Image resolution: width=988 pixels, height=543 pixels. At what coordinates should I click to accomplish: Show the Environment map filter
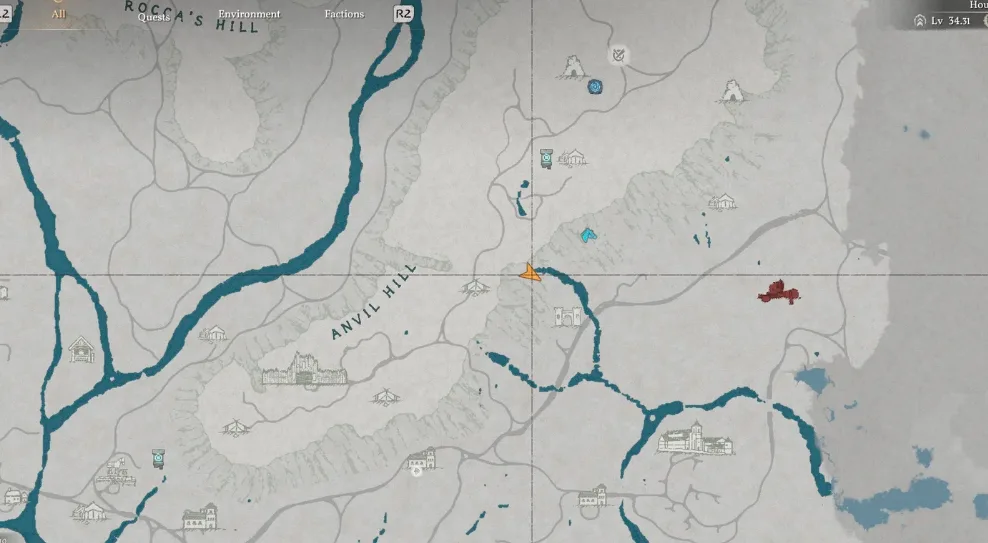click(x=249, y=15)
